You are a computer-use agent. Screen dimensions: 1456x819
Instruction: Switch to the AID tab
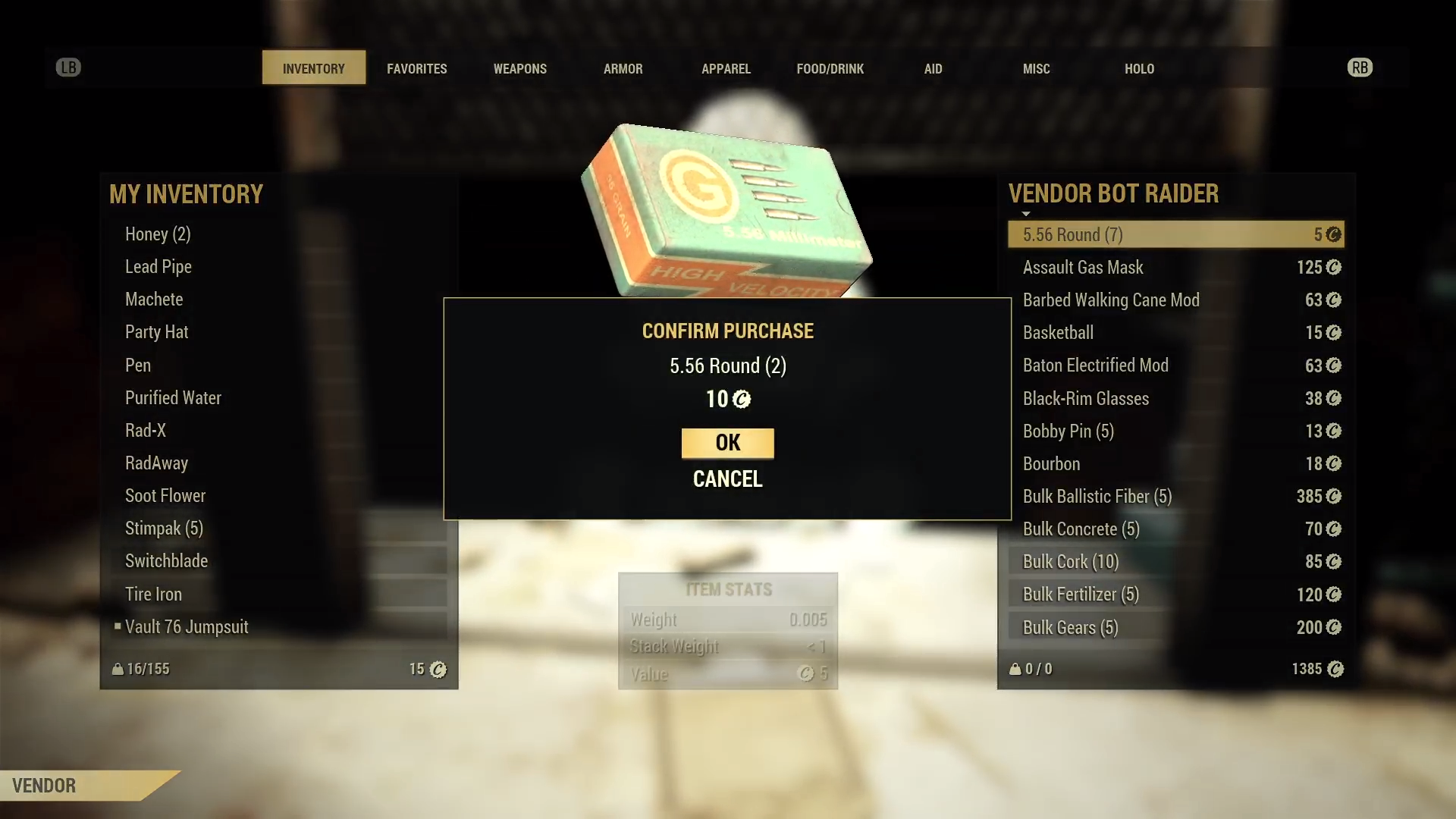933,68
